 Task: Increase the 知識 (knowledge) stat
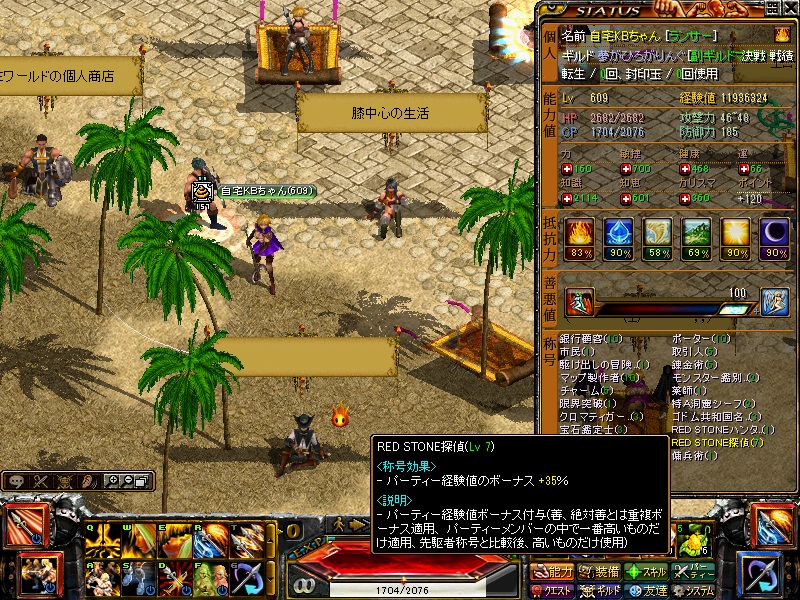click(567, 197)
